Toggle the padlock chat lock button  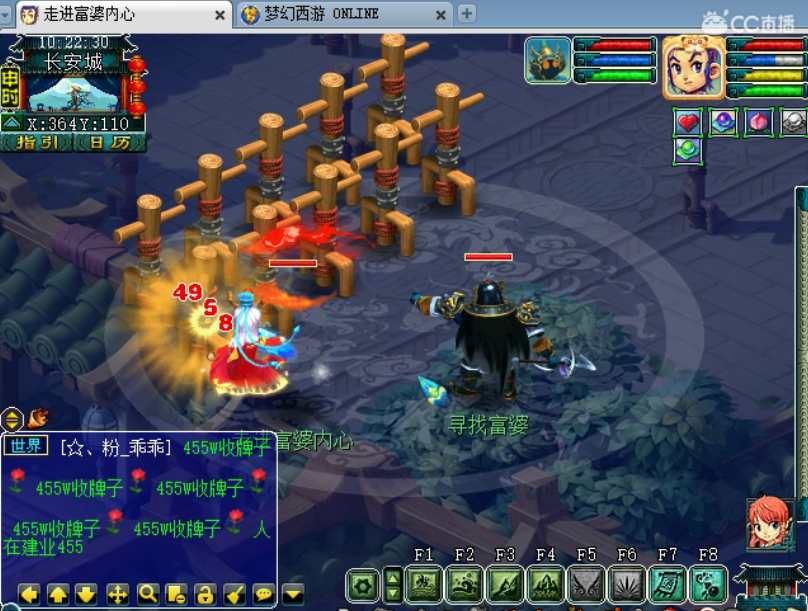click(x=205, y=594)
